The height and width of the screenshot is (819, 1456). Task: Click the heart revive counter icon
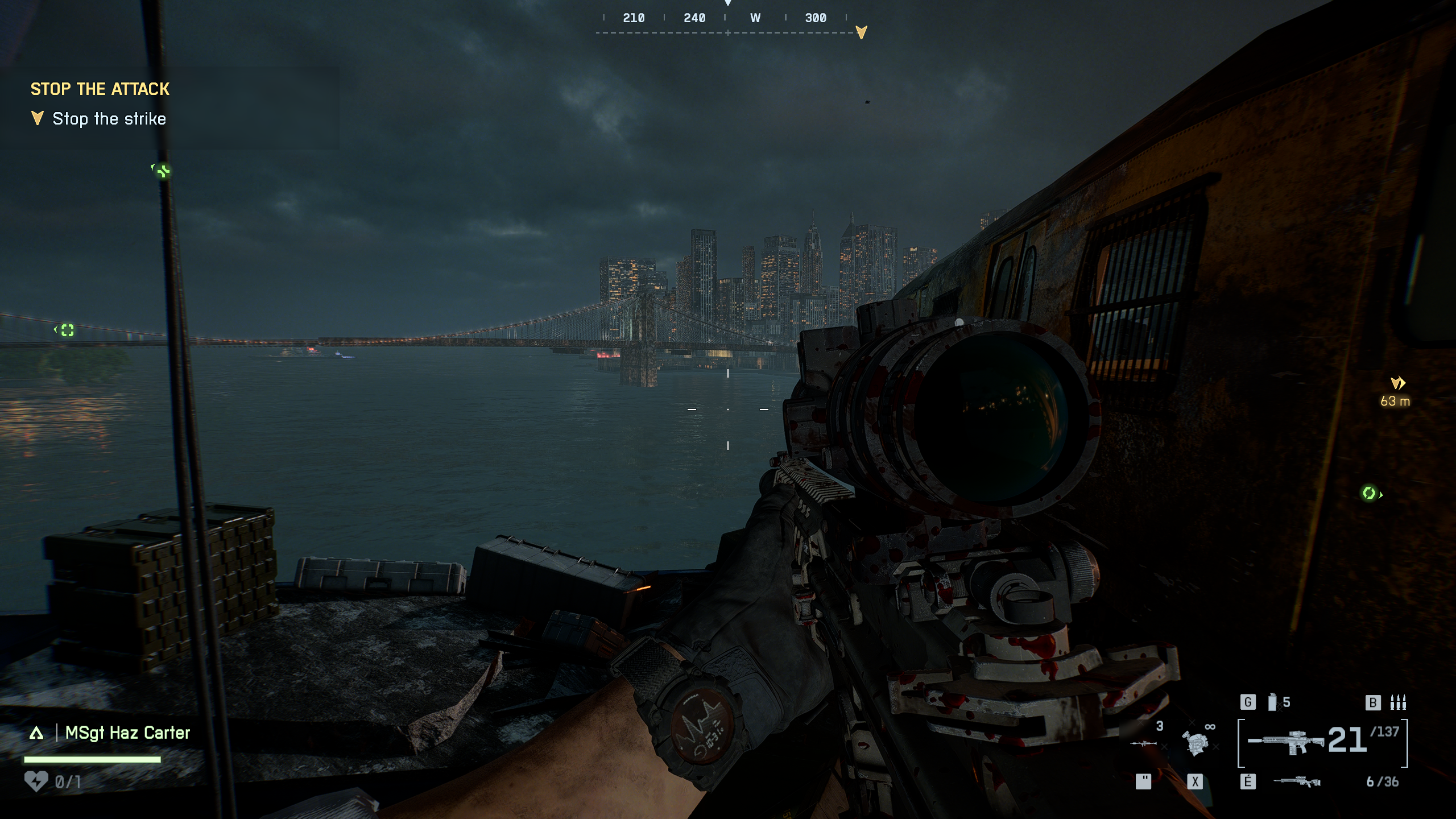coord(36,781)
